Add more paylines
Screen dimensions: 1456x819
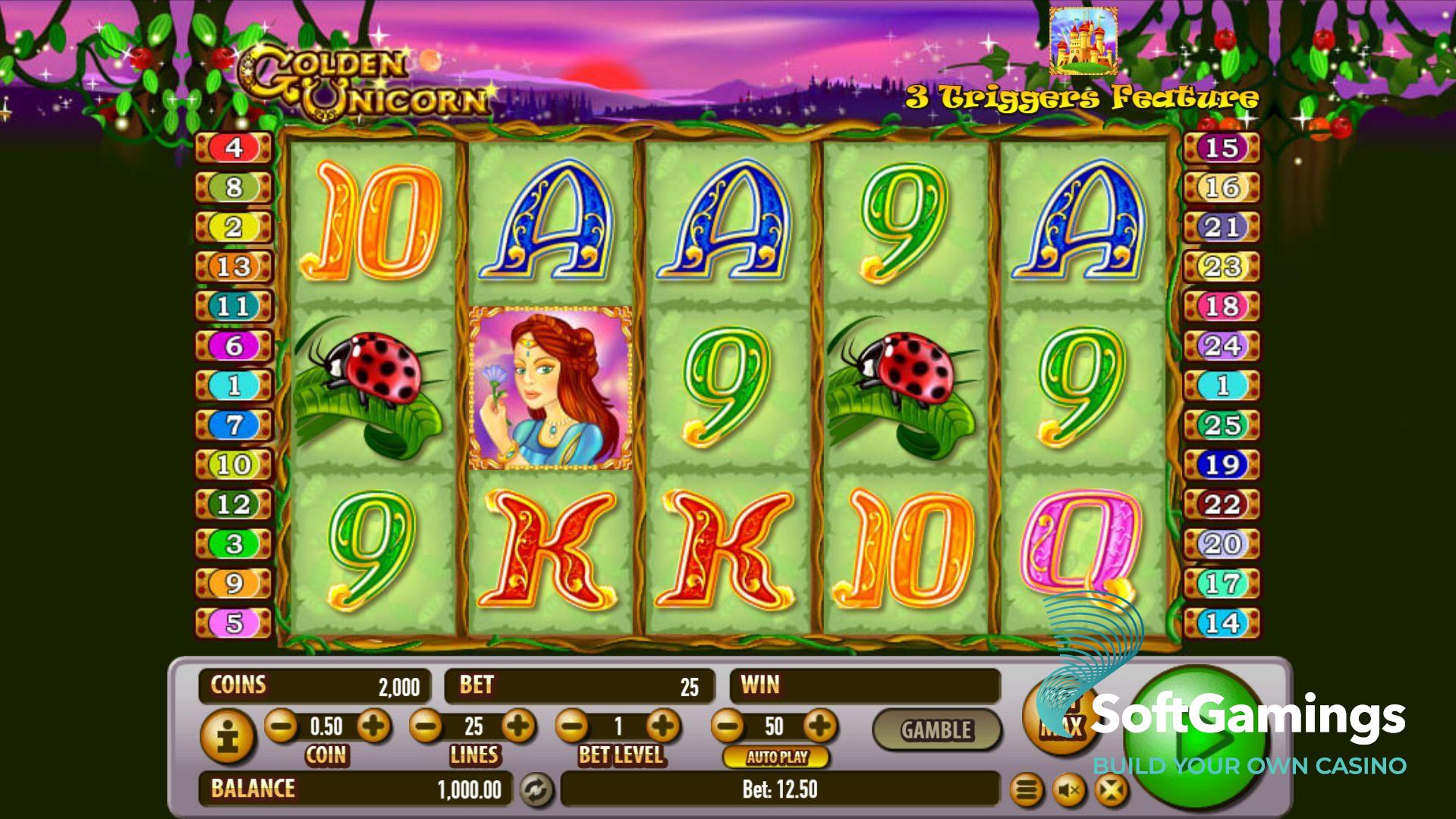click(x=519, y=726)
